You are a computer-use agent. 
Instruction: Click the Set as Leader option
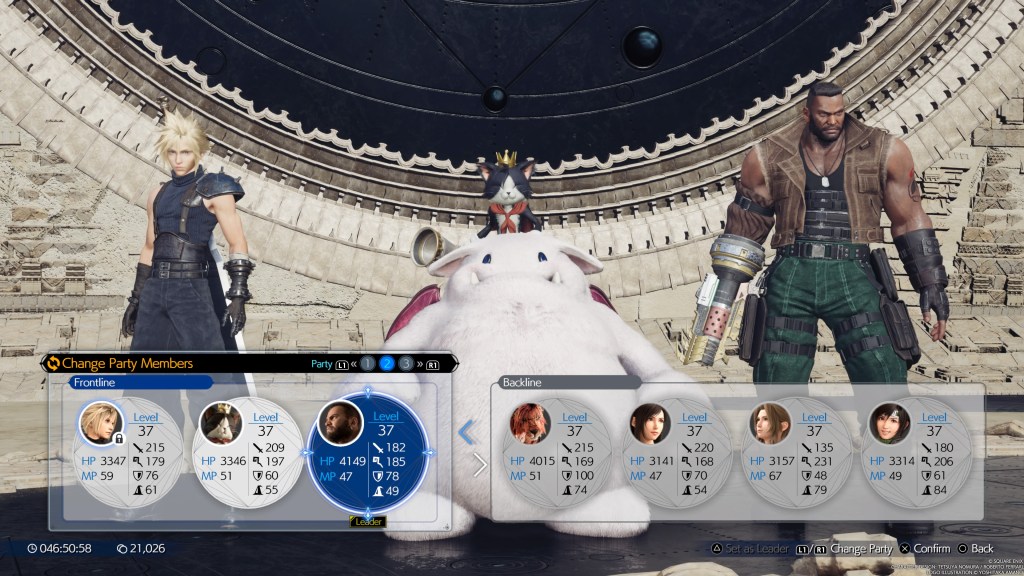750,548
